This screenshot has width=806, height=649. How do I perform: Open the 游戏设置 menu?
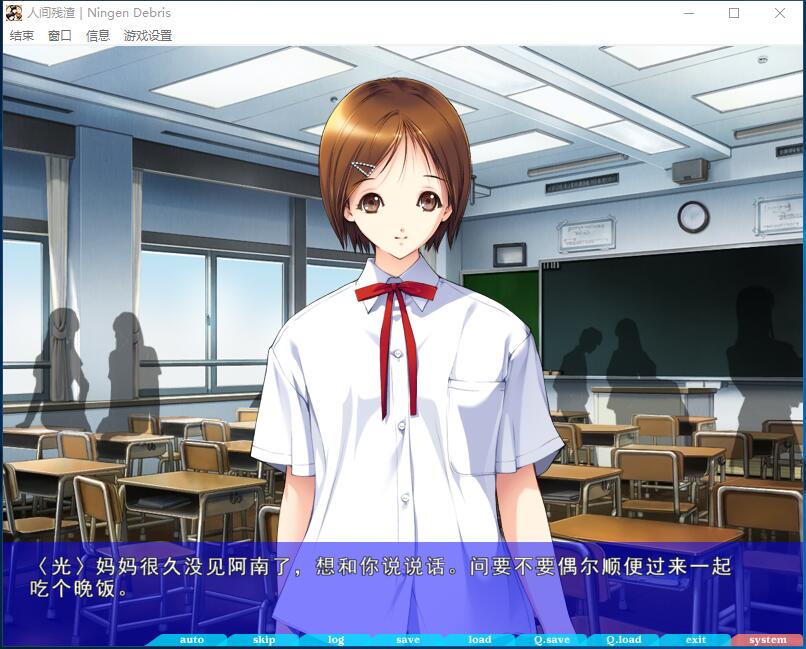(148, 36)
